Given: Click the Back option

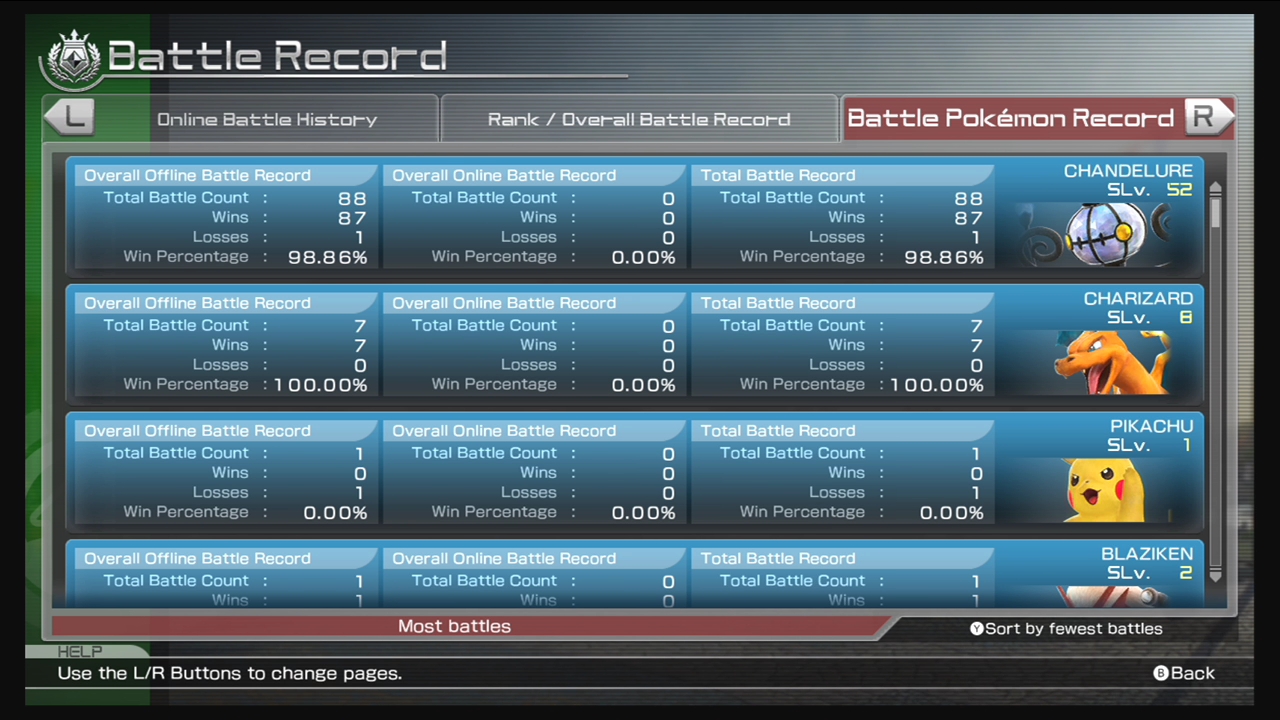Looking at the screenshot, I should 1193,673.
